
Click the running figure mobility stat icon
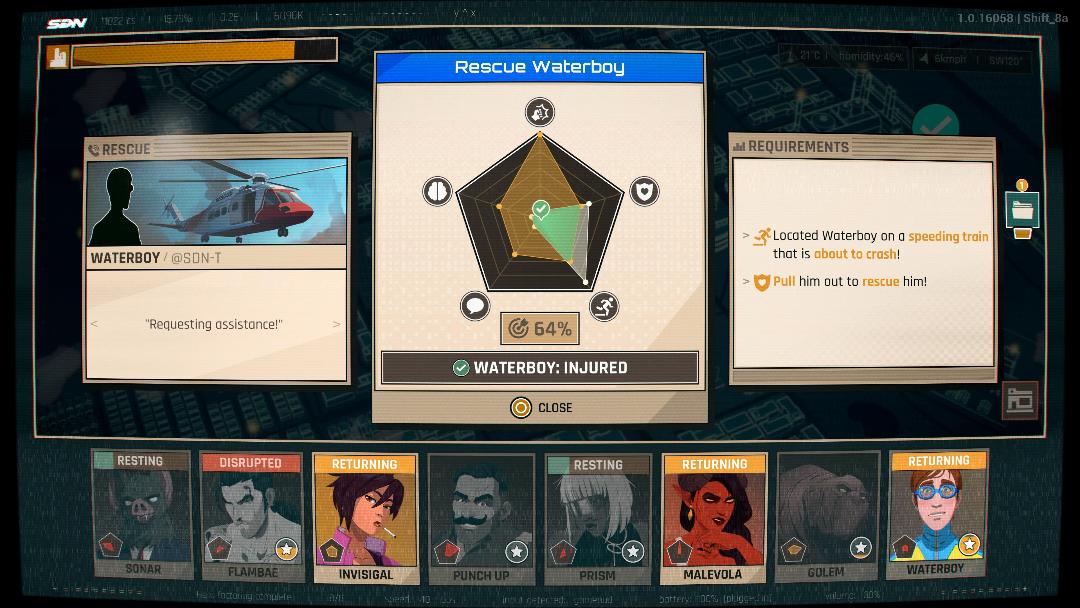[603, 306]
